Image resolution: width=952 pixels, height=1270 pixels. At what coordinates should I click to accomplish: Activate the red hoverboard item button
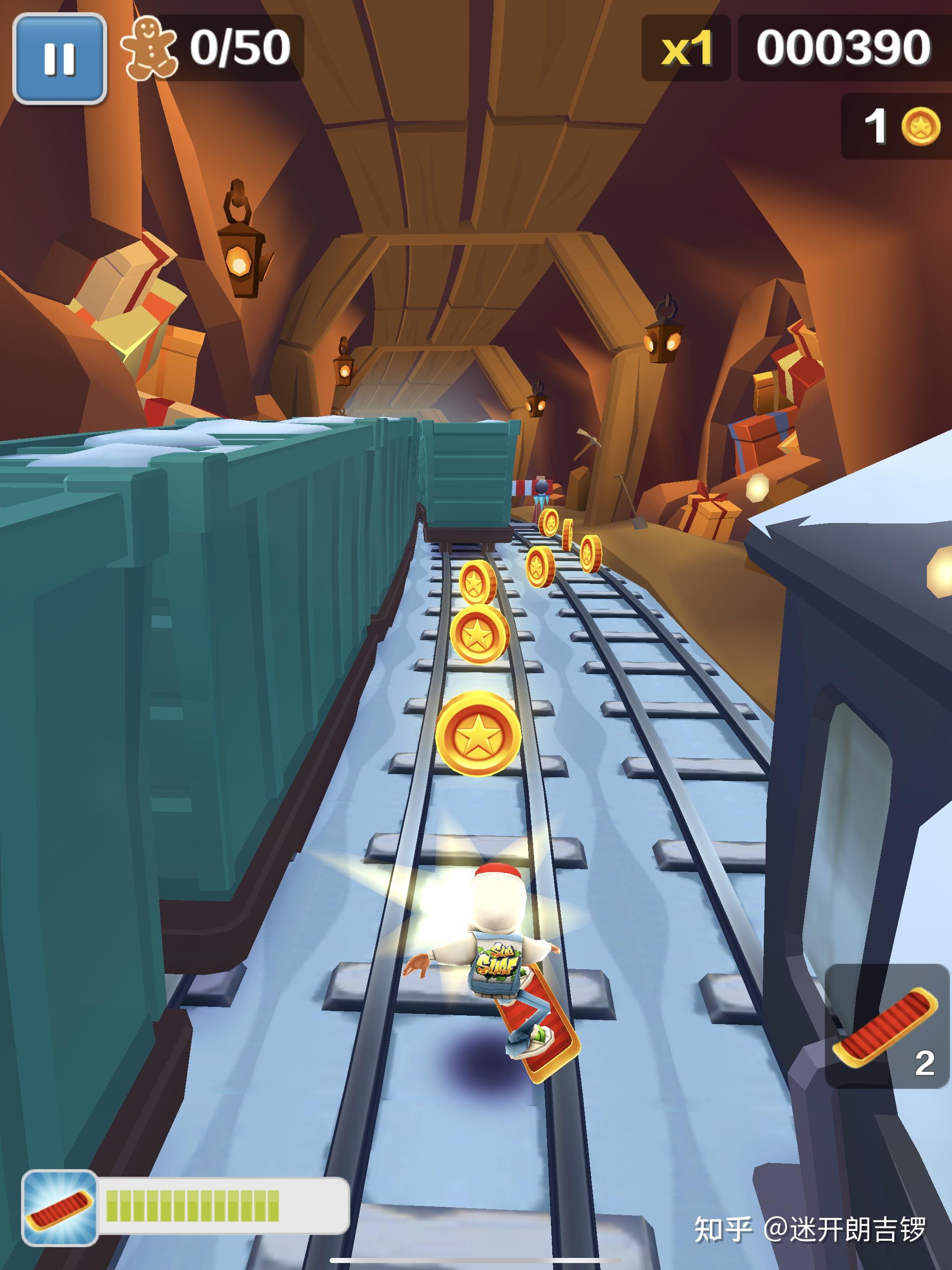point(886,1026)
